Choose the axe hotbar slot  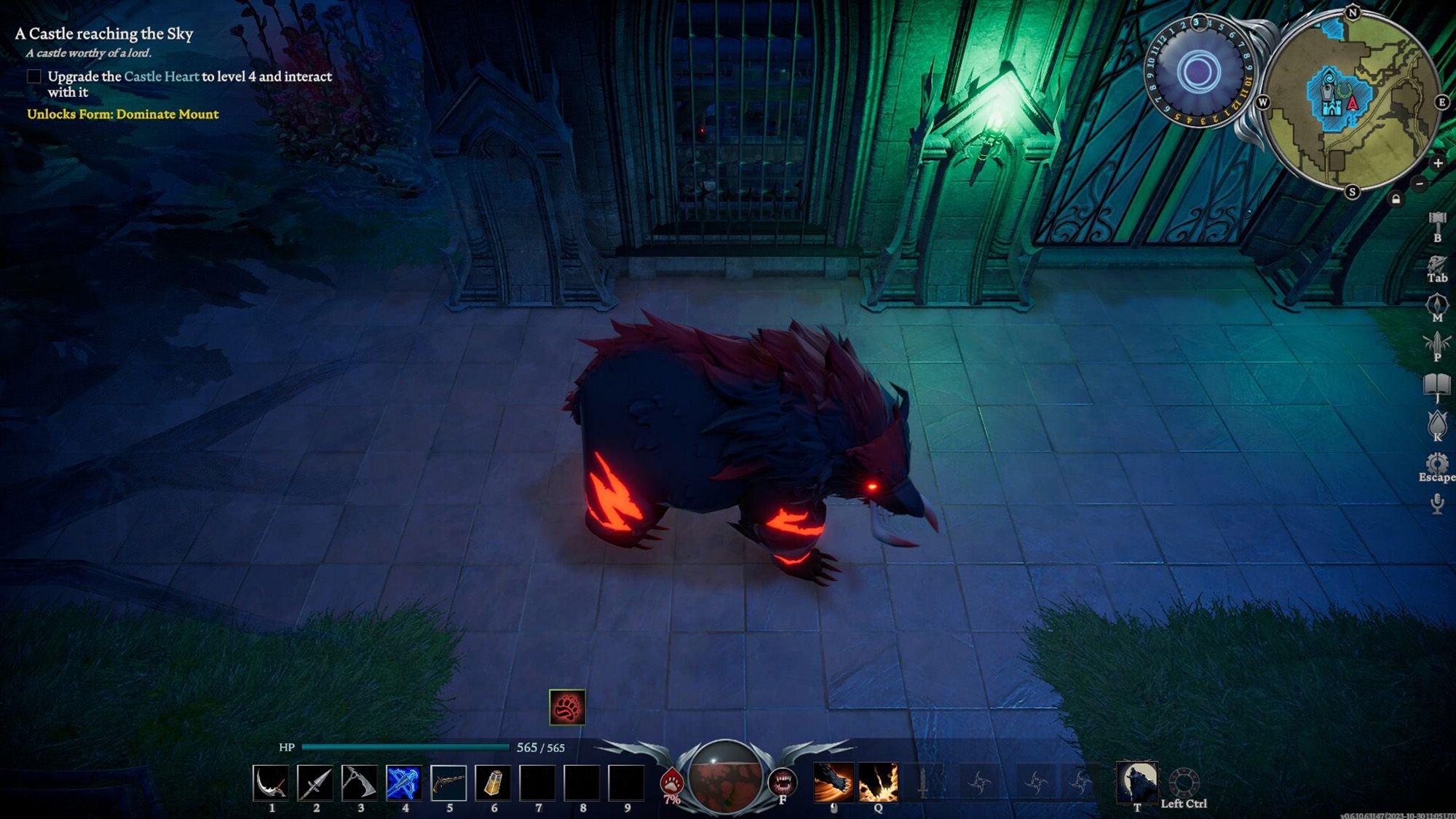(359, 783)
